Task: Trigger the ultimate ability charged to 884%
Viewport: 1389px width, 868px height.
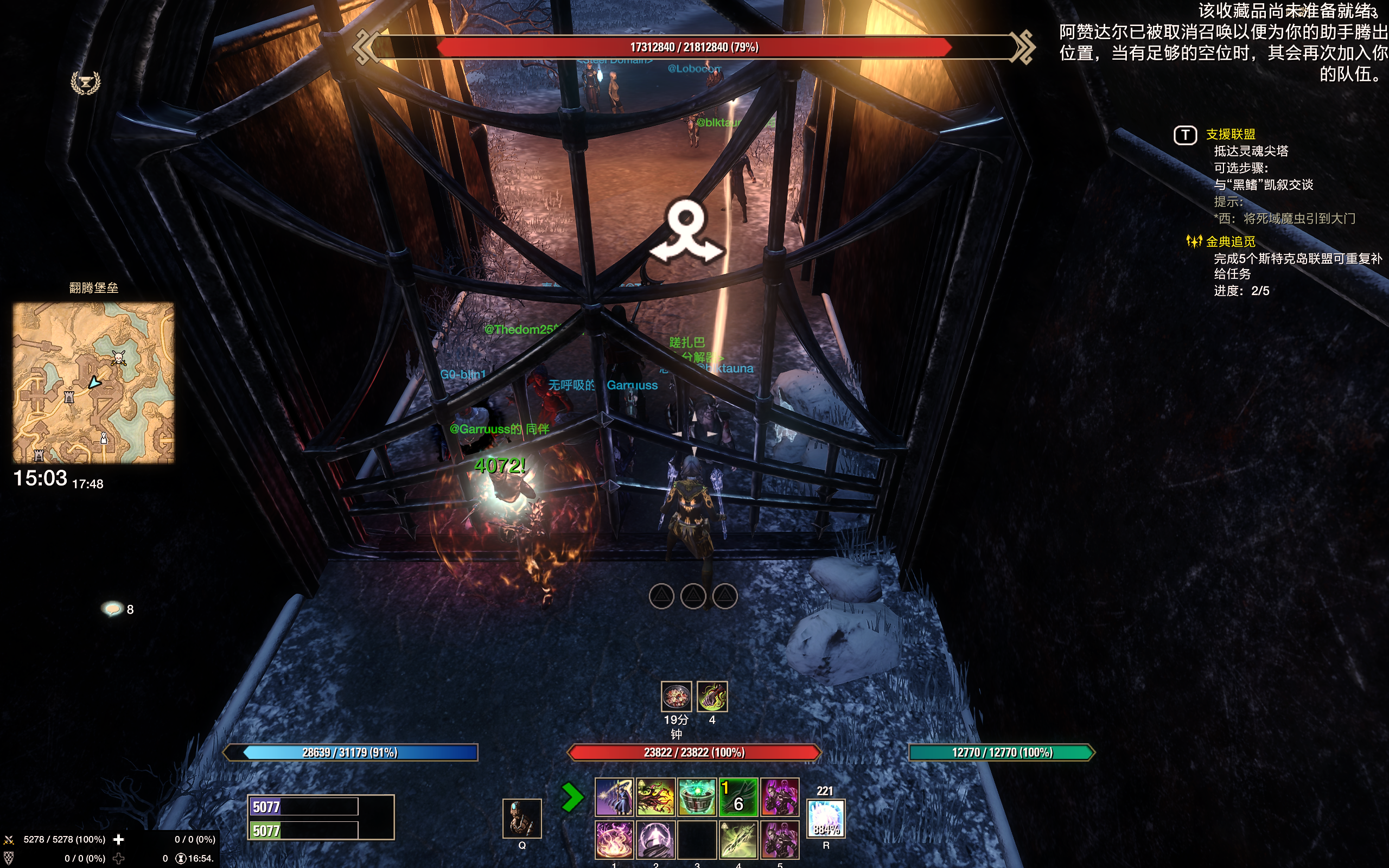Action: pyautogui.click(x=826, y=820)
